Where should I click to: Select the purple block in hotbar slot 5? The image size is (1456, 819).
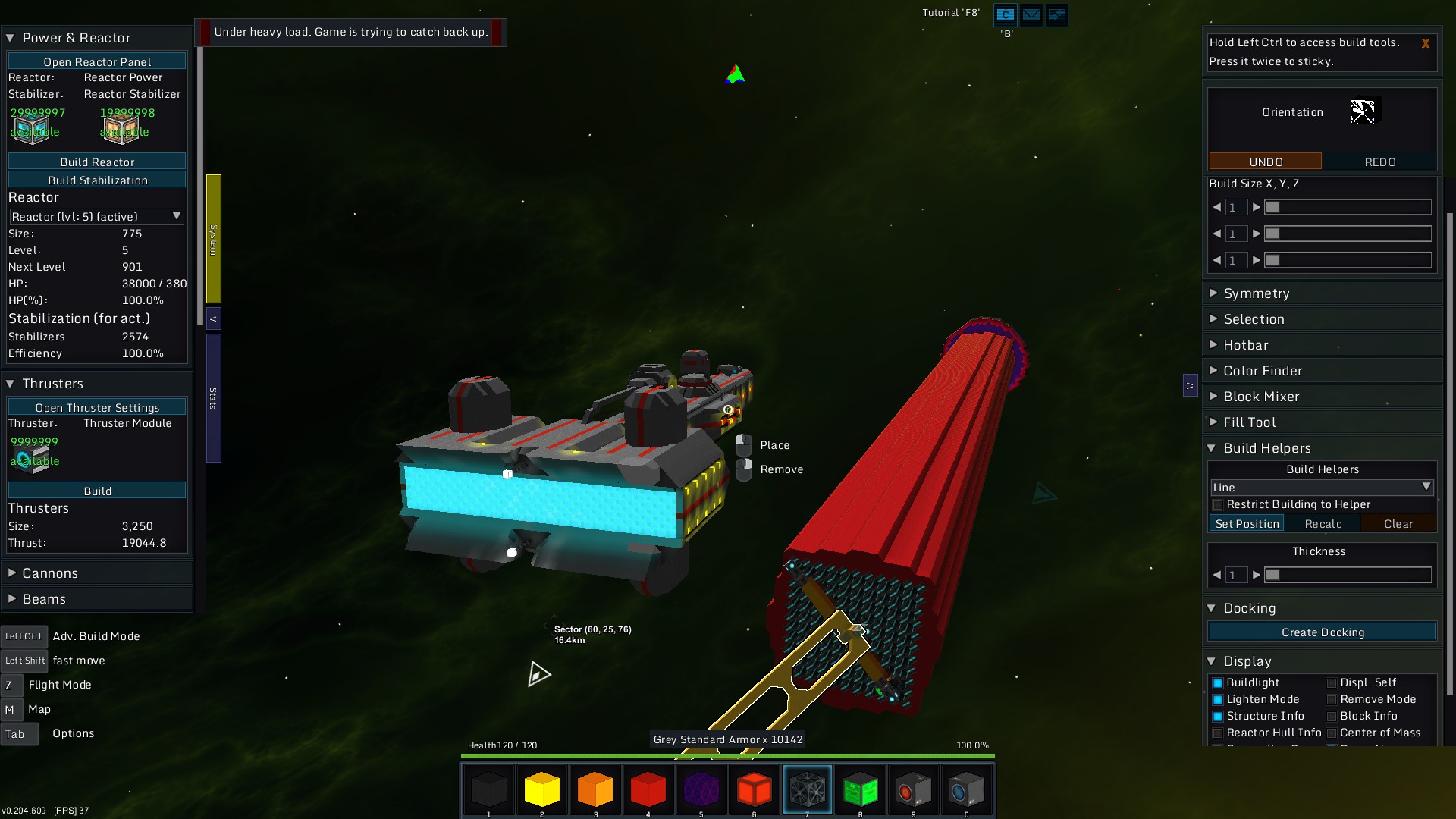pos(701,789)
